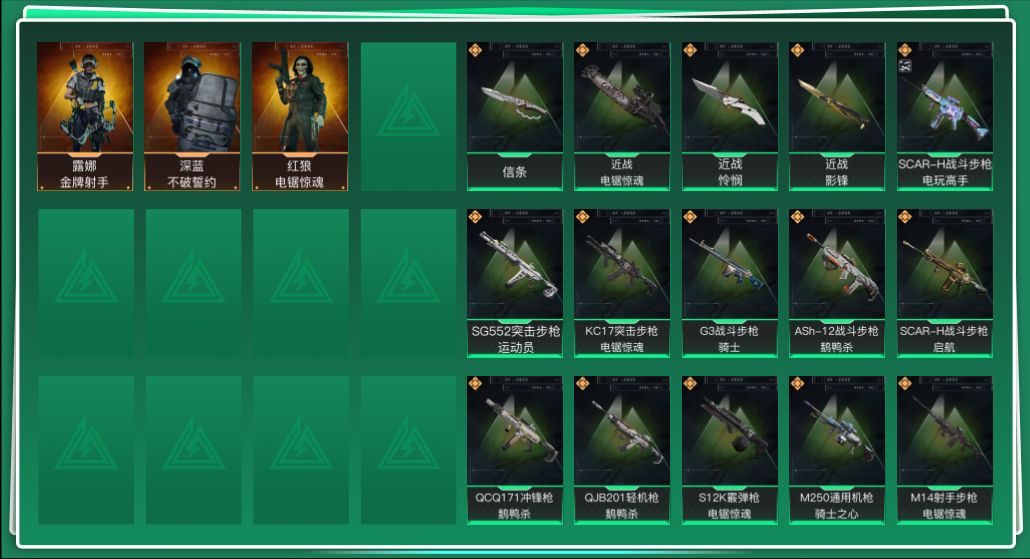Select the ASh-12战斗步枪 鹅鸭杀 card
Image resolution: width=1030 pixels, height=559 pixels.
[x=837, y=283]
